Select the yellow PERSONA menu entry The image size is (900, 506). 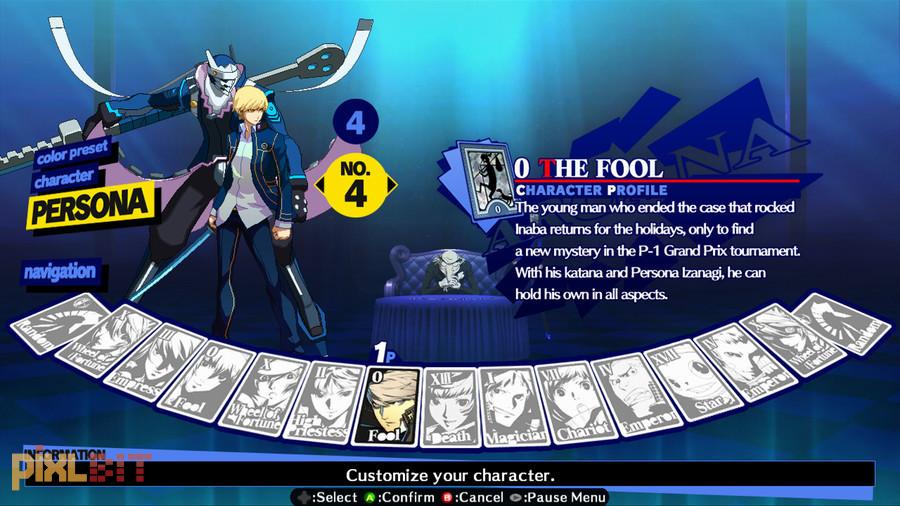point(90,208)
